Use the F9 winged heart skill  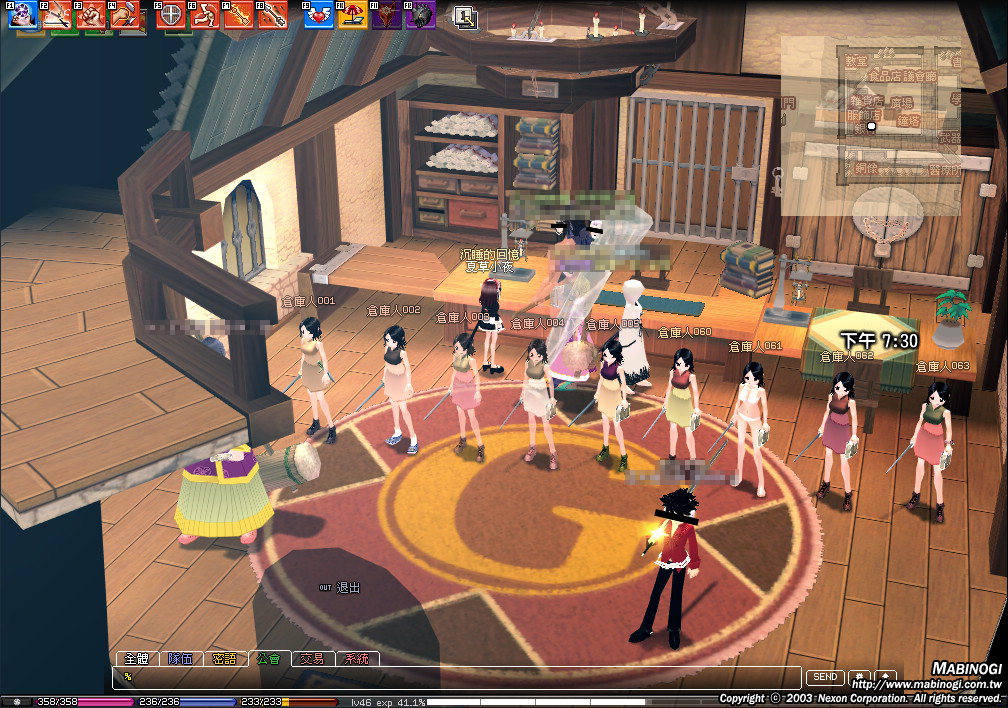tap(318, 14)
